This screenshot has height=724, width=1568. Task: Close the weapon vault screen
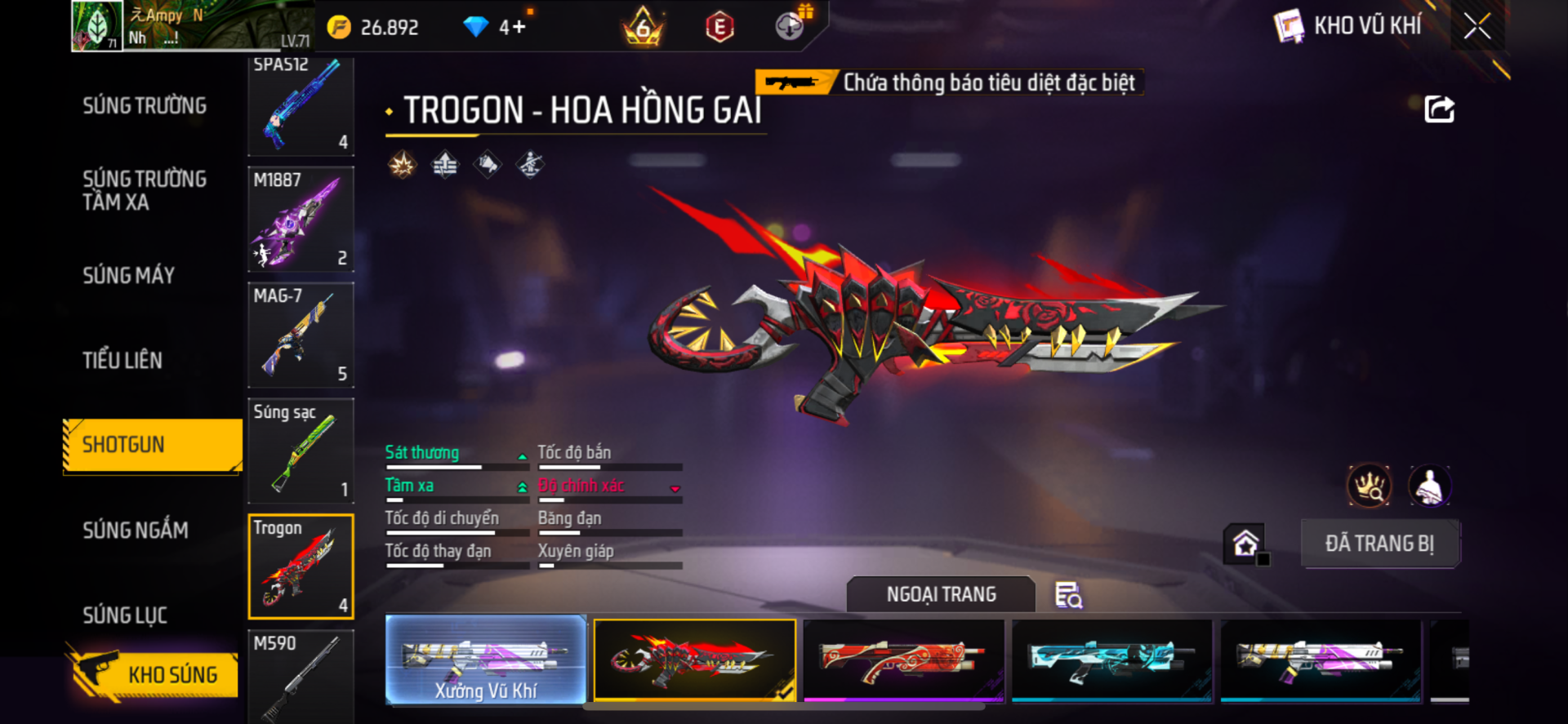pos(1477,26)
